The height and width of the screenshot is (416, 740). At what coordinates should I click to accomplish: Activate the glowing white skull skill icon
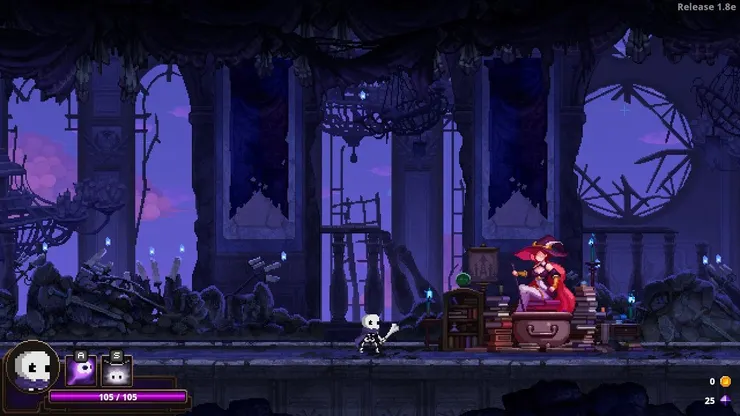(116, 371)
